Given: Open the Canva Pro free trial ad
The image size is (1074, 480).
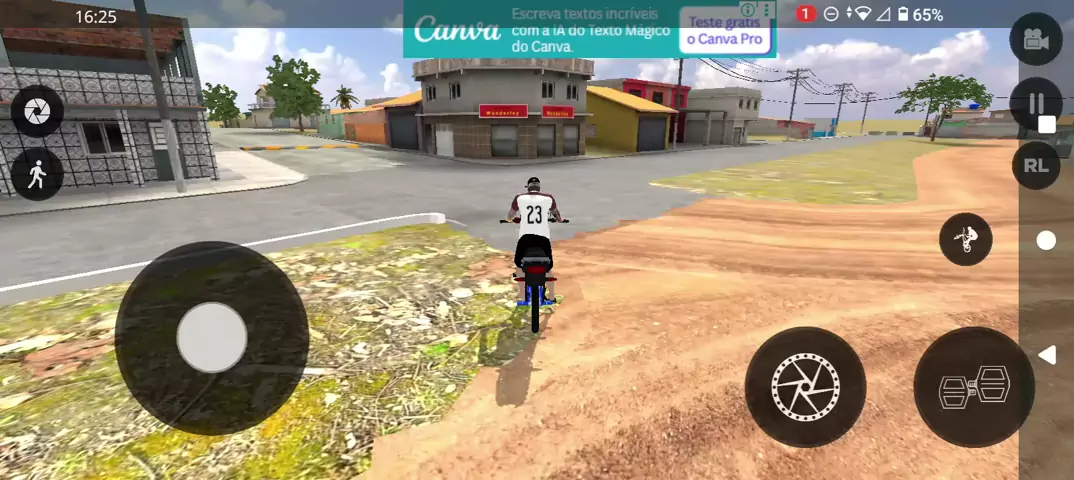Looking at the screenshot, I should click(x=725, y=31).
